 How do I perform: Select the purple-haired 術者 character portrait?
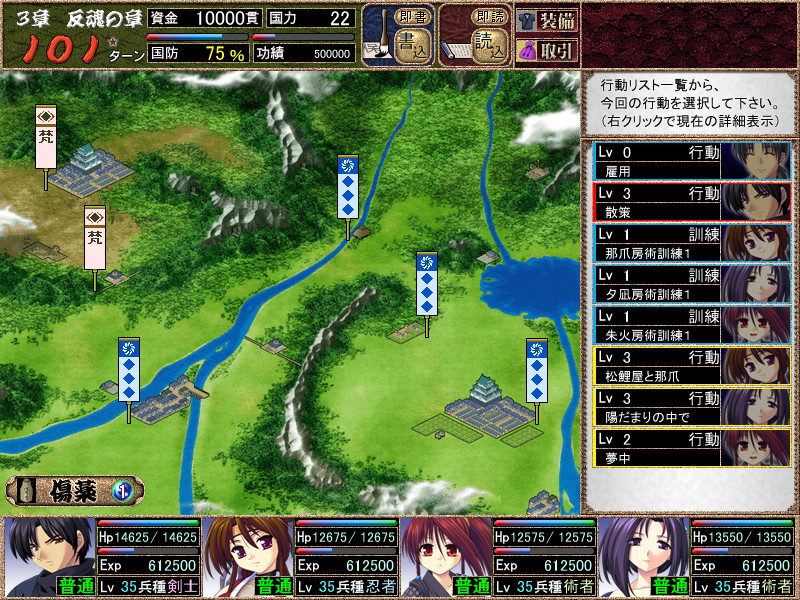[644, 557]
